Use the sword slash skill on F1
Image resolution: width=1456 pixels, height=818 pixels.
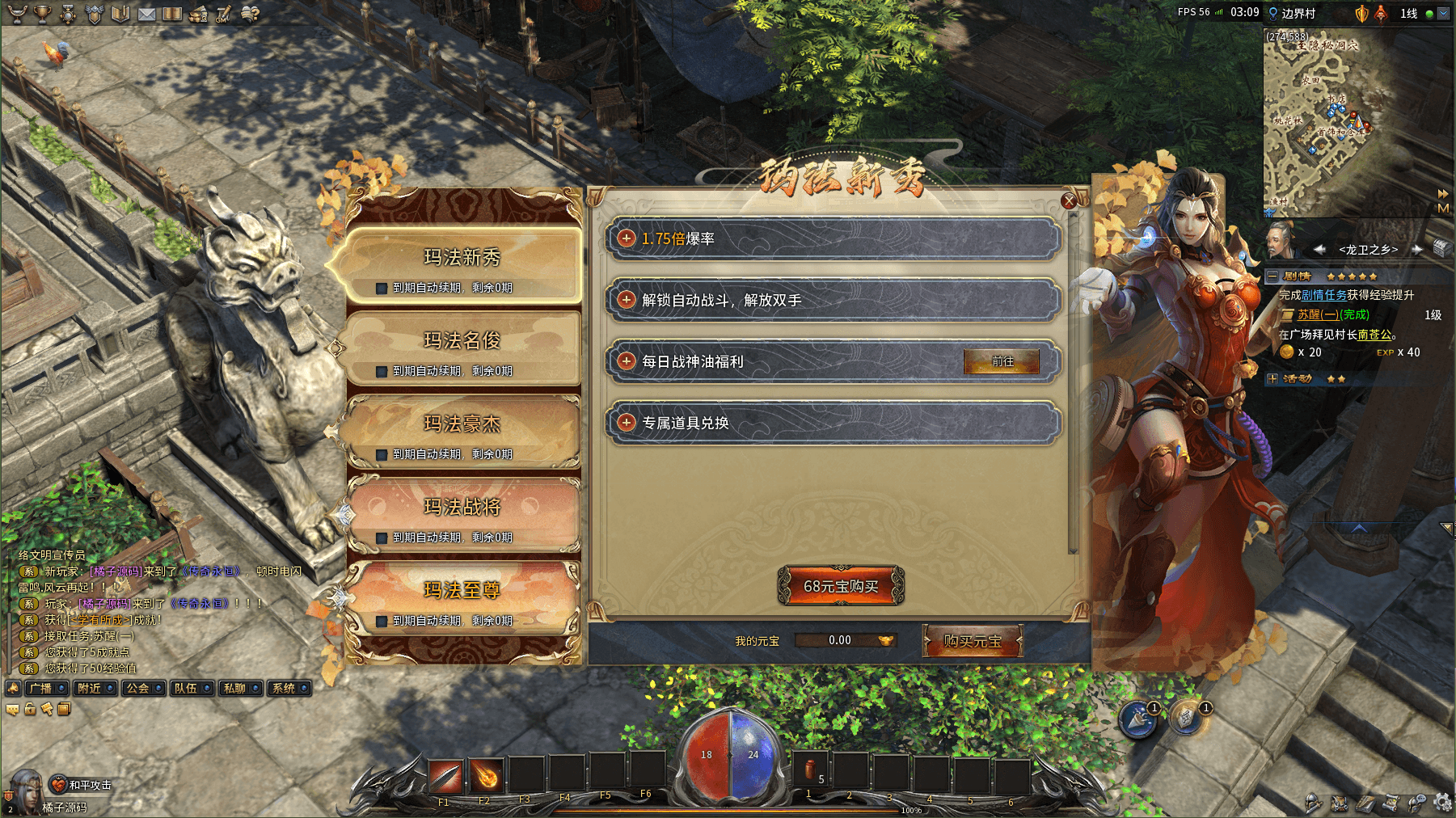[445, 776]
